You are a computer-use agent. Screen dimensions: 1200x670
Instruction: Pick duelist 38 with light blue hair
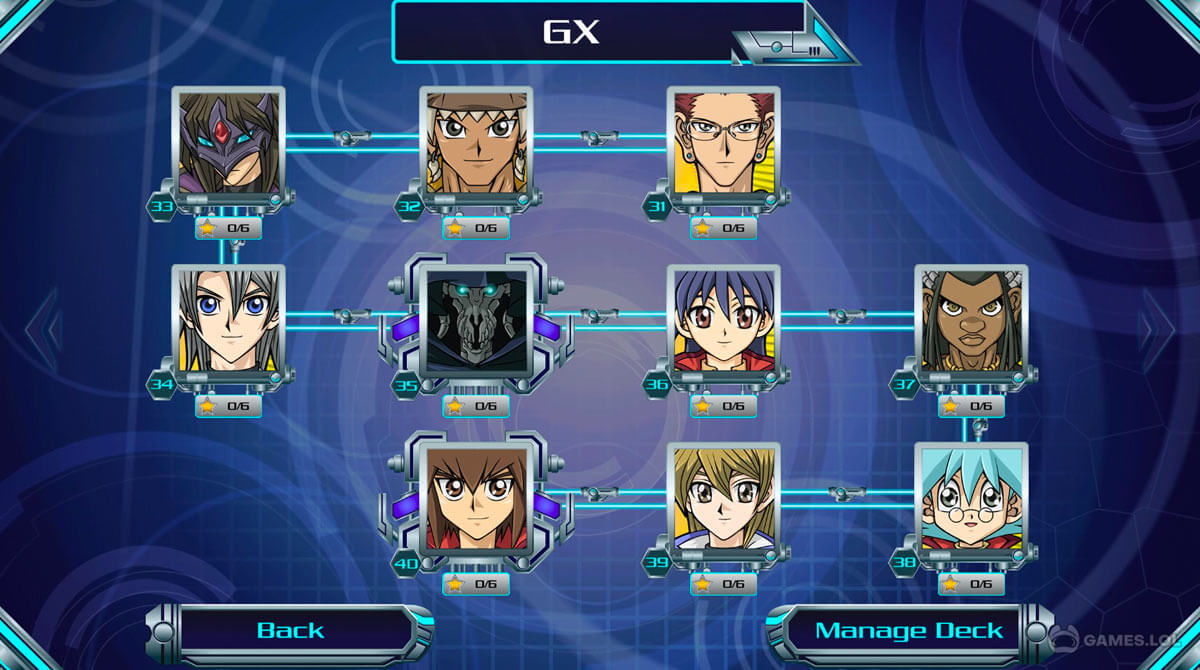pos(971,499)
